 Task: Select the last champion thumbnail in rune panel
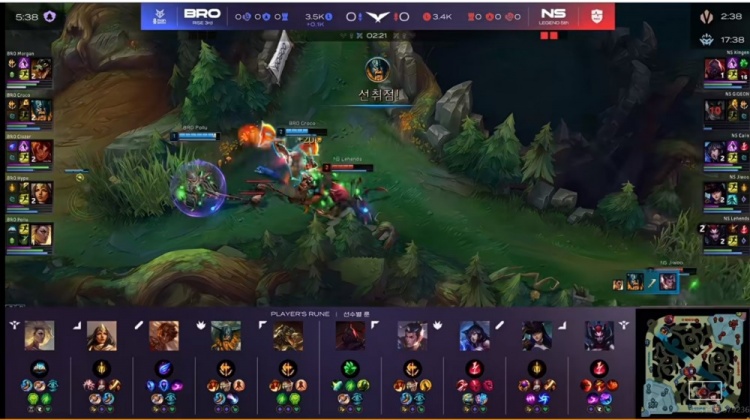click(599, 335)
